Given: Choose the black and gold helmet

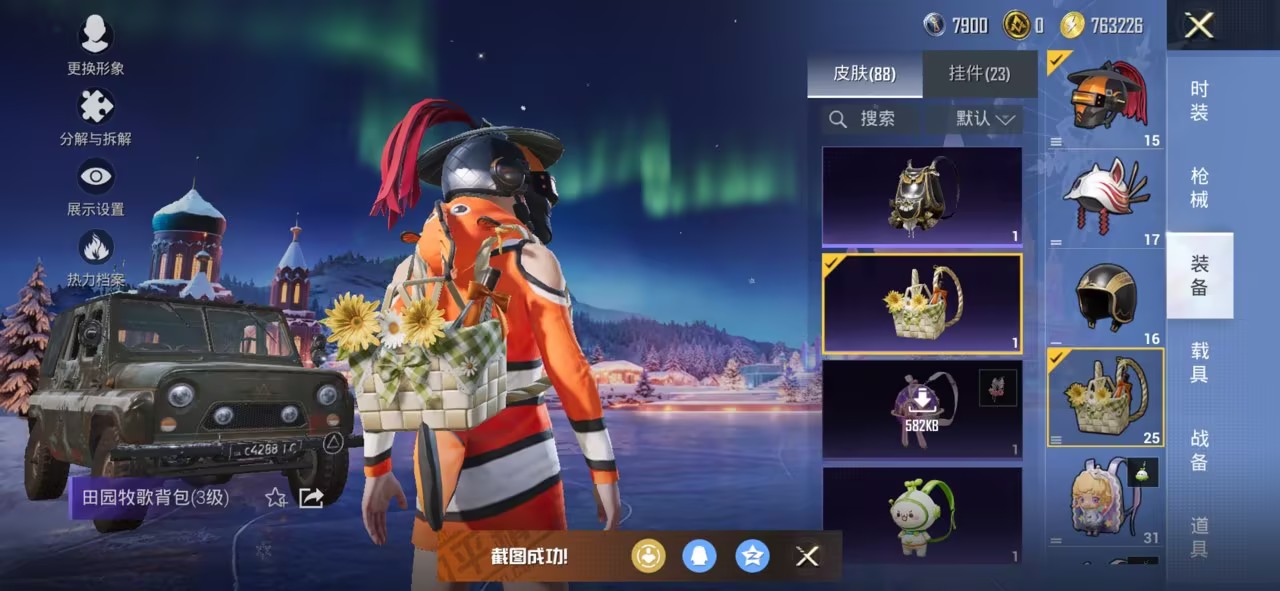Looking at the screenshot, I should [x=1105, y=298].
